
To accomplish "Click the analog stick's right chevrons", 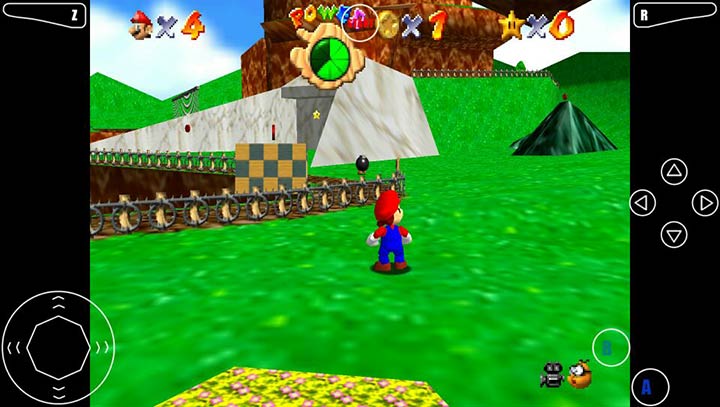I will tap(102, 347).
